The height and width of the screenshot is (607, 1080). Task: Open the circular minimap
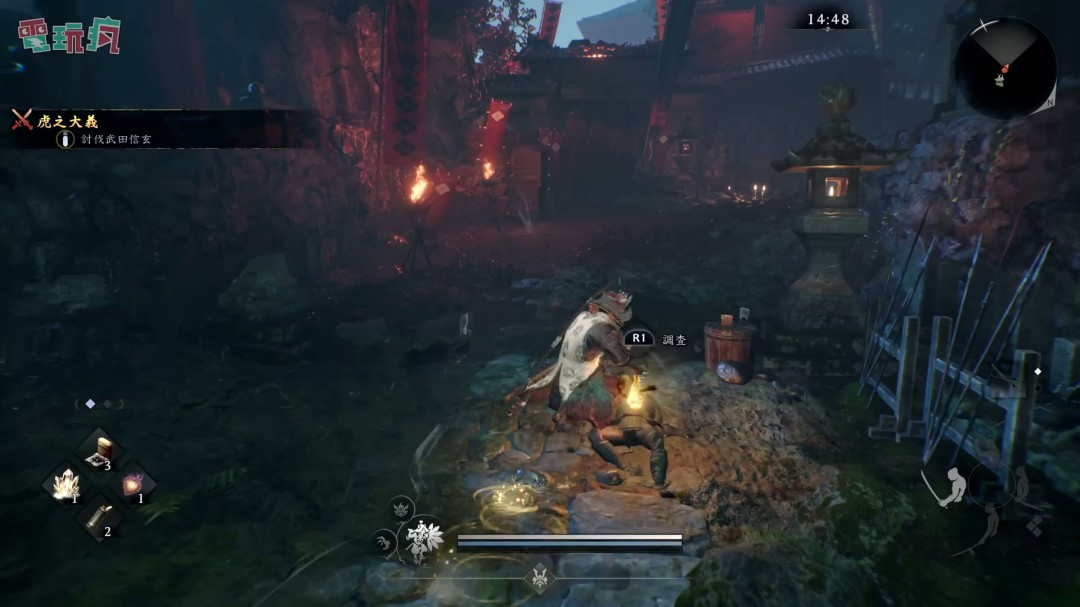pyautogui.click(x=1004, y=68)
